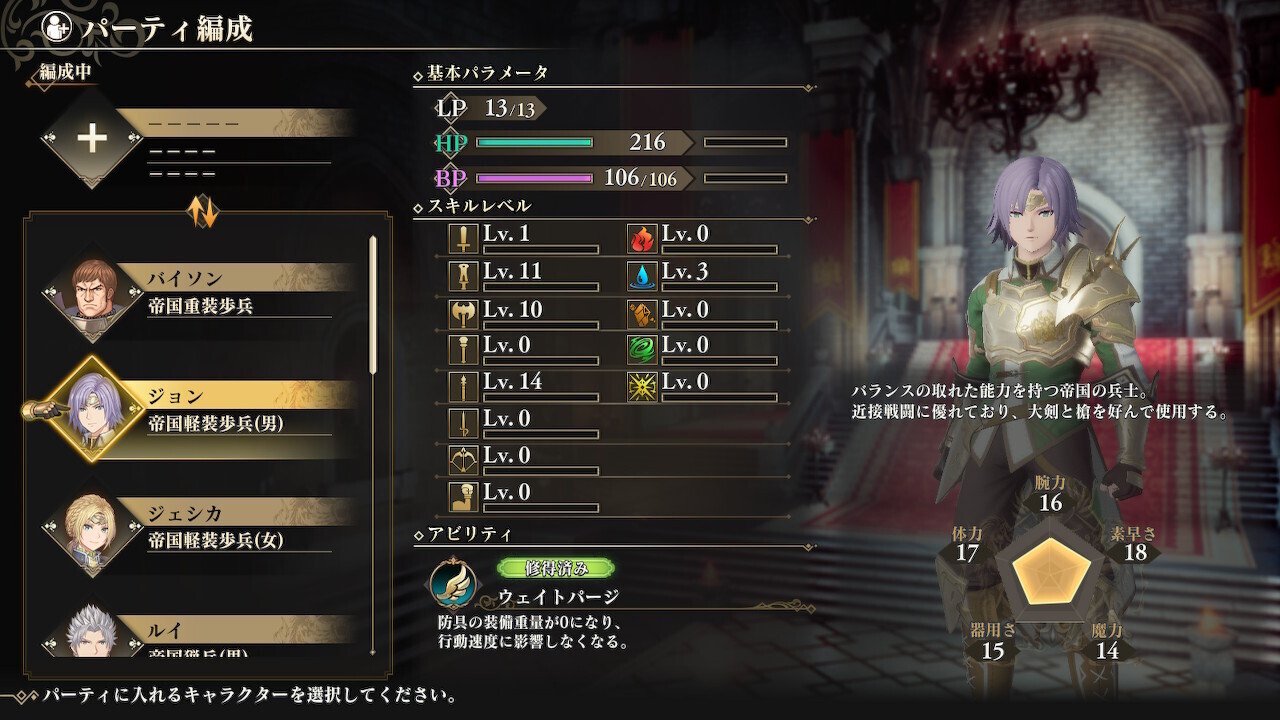The image size is (1280, 720).
Task: Click the Lv. 10 axe skill icon
Action: 463,313
